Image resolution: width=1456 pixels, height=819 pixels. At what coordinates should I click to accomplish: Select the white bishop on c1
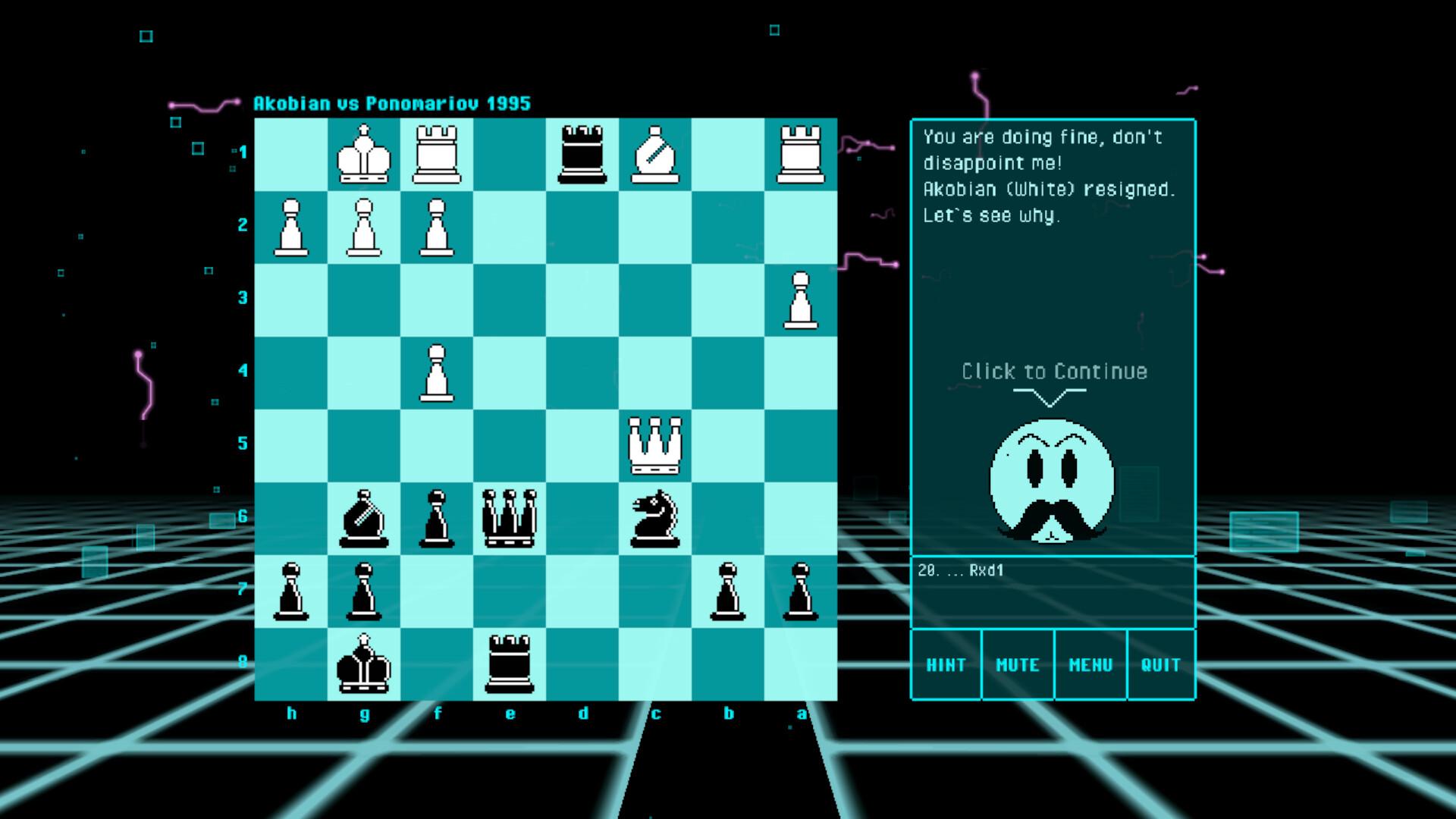click(x=657, y=152)
